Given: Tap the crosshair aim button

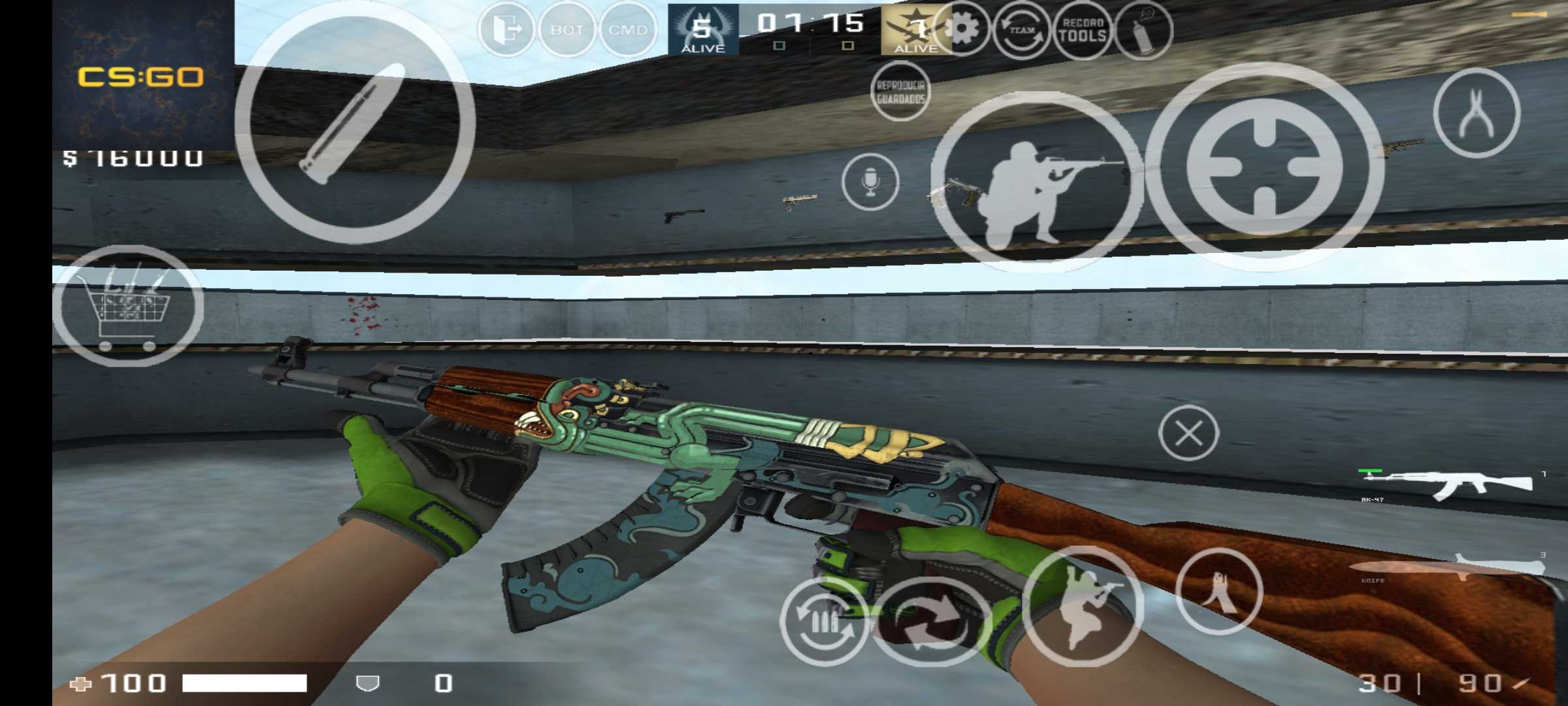Looking at the screenshot, I should [1265, 167].
